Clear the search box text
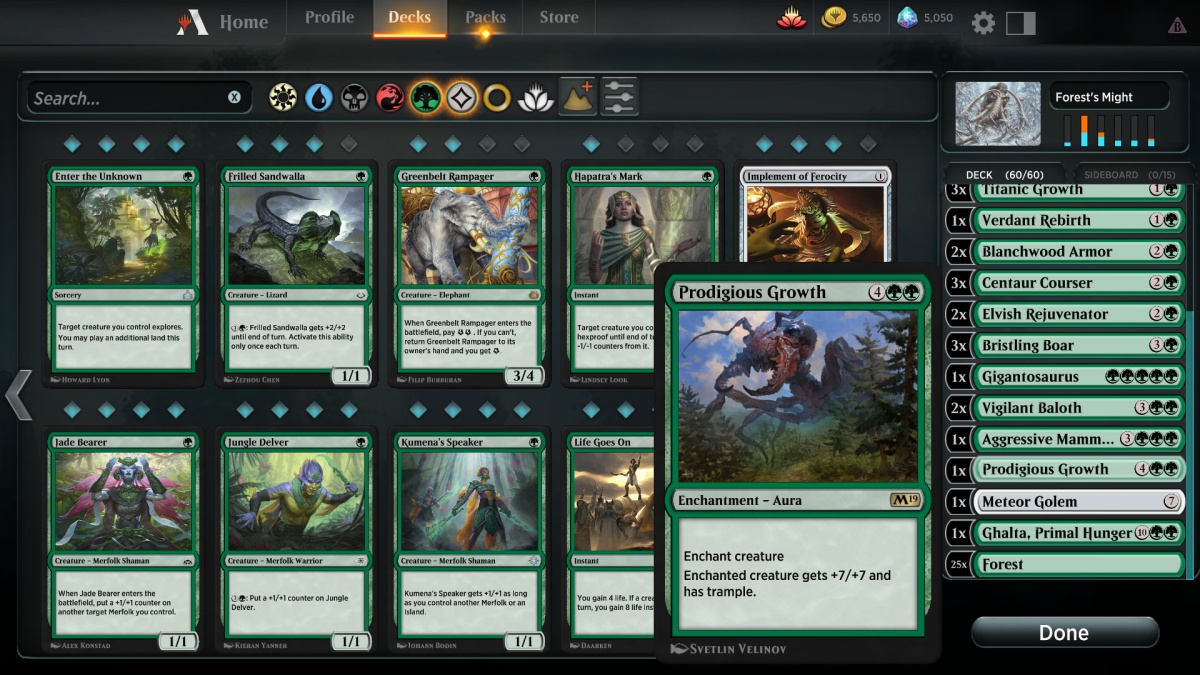1200x675 pixels. click(x=234, y=98)
